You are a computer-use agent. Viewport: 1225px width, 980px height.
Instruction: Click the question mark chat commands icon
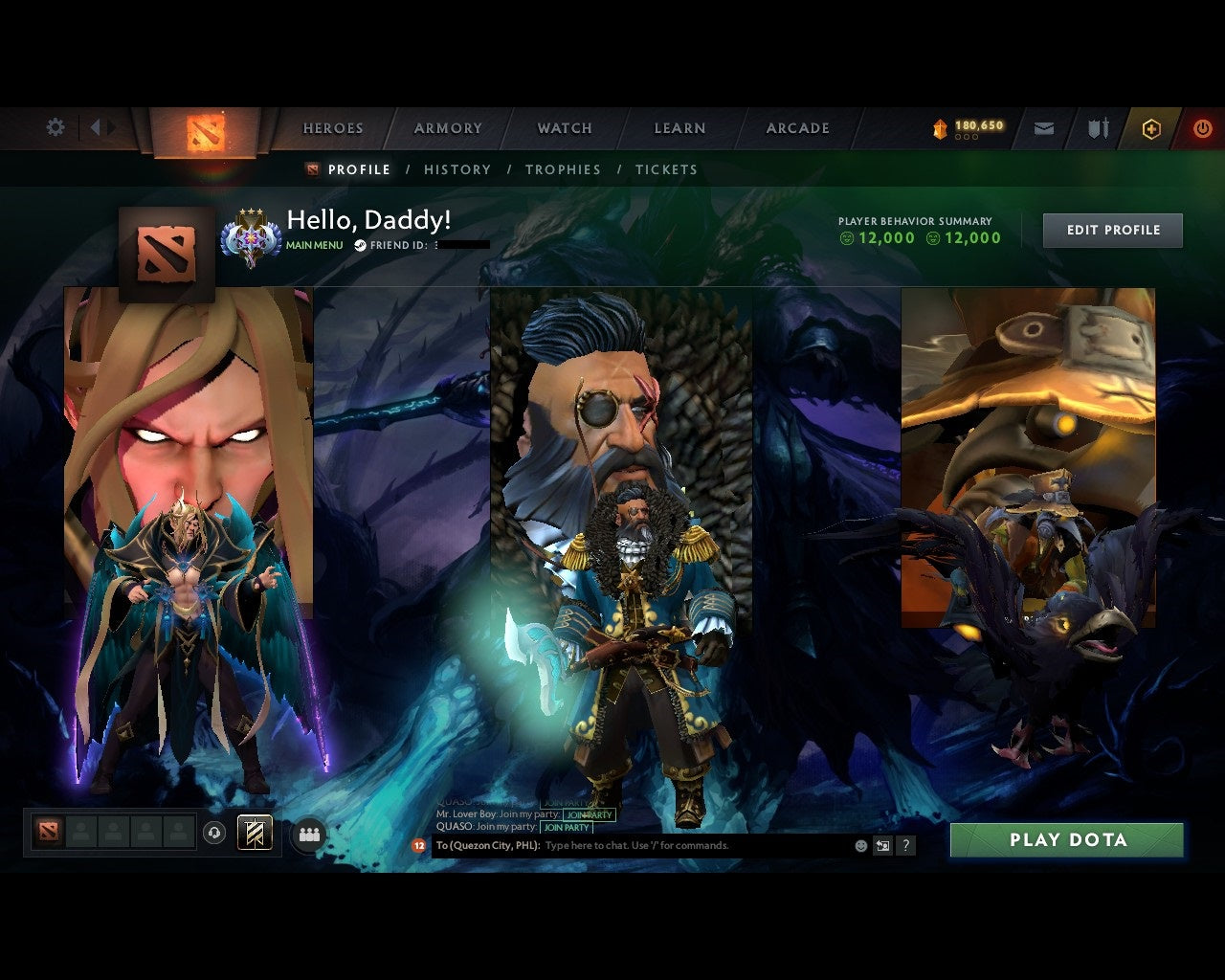(905, 845)
